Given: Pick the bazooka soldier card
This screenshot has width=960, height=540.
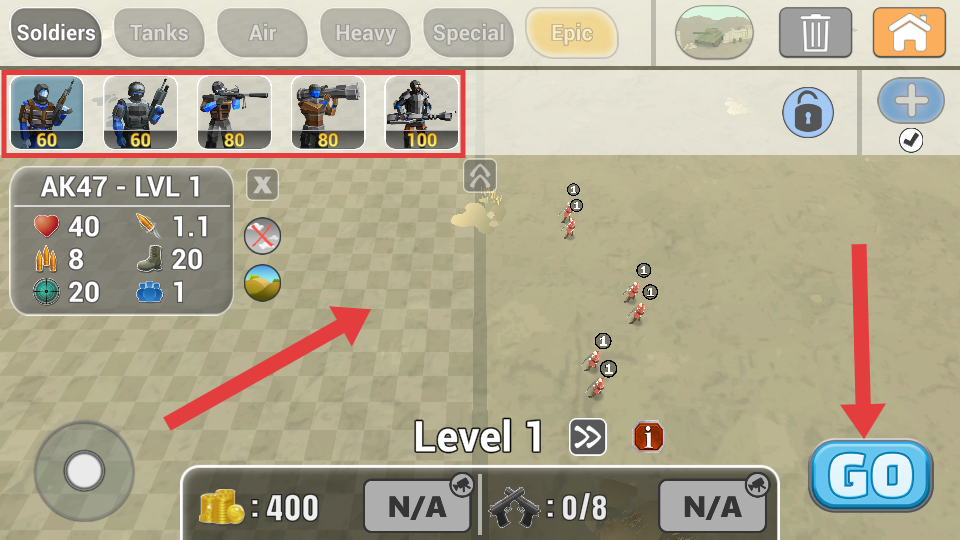Looking at the screenshot, I should point(328,113).
